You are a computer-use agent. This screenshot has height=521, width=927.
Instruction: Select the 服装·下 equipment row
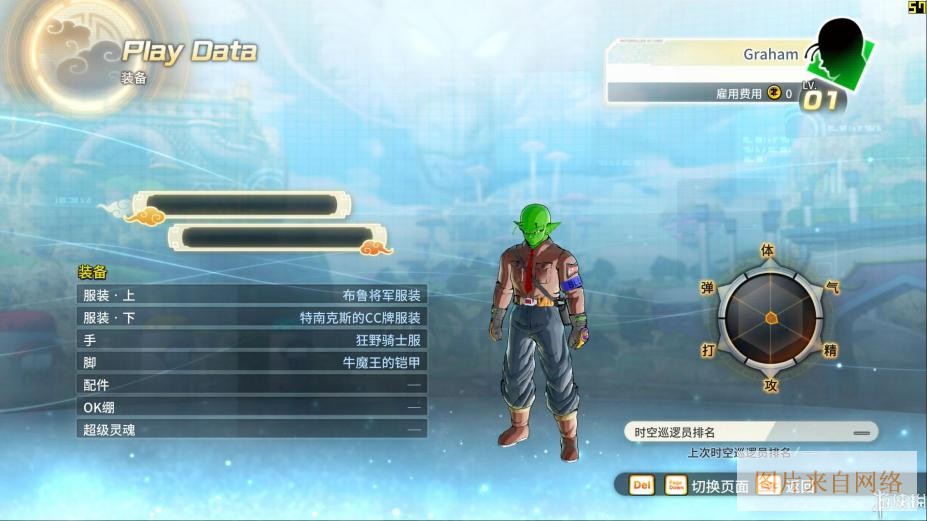click(x=252, y=317)
